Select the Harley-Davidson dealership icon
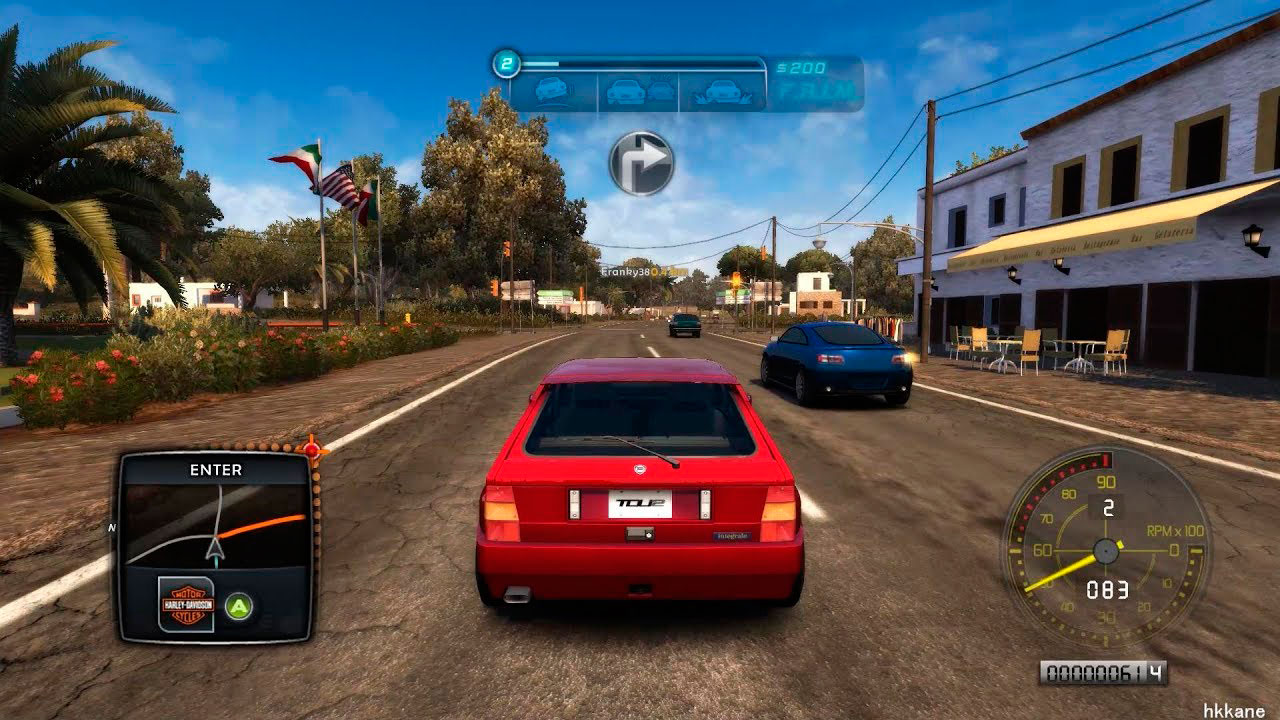Screen dimensions: 1280x720 [x=186, y=604]
